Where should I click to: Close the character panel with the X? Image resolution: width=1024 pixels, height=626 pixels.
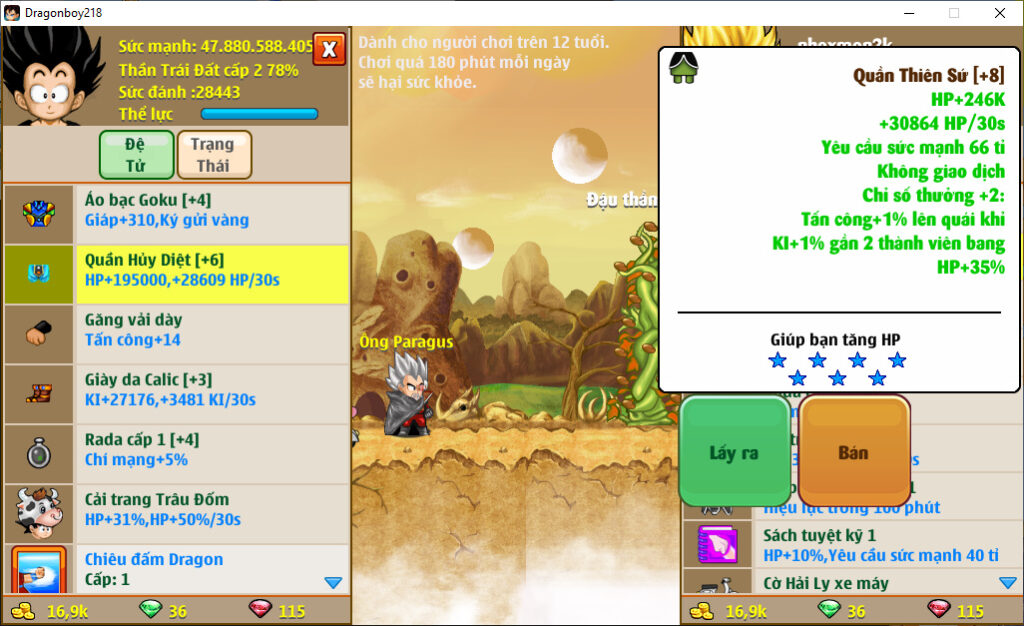point(329,48)
